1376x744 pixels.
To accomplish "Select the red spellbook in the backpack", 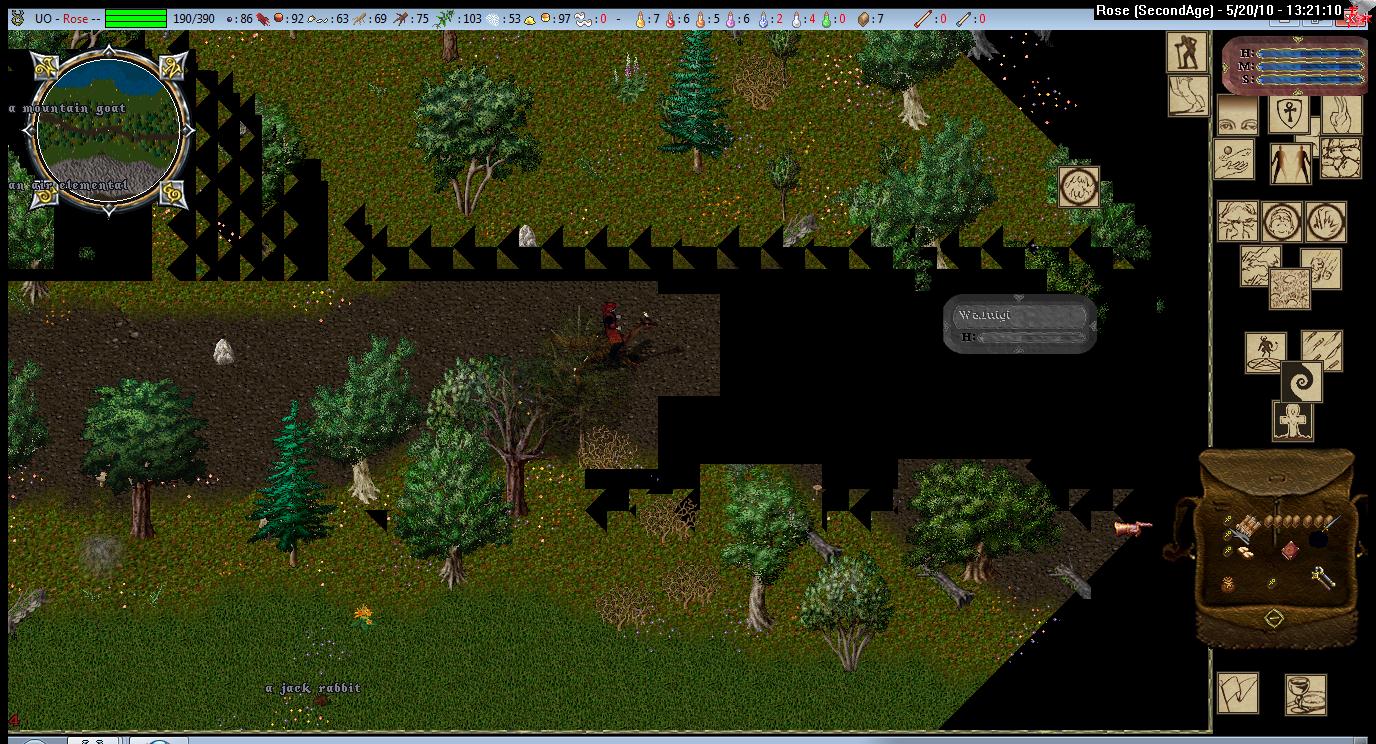I will click(x=1290, y=551).
